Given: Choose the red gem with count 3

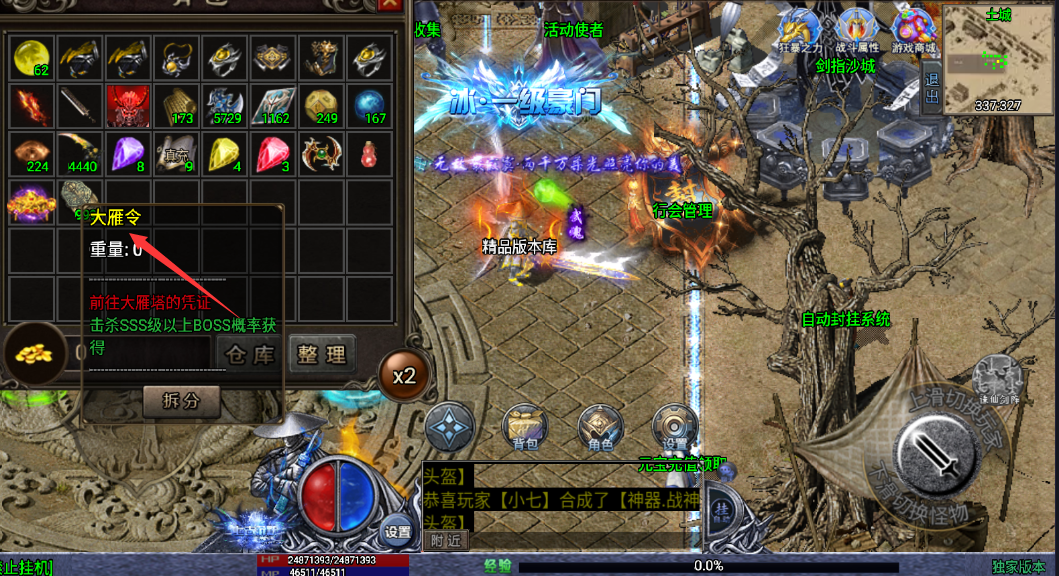Looking at the screenshot, I should 274,153.
